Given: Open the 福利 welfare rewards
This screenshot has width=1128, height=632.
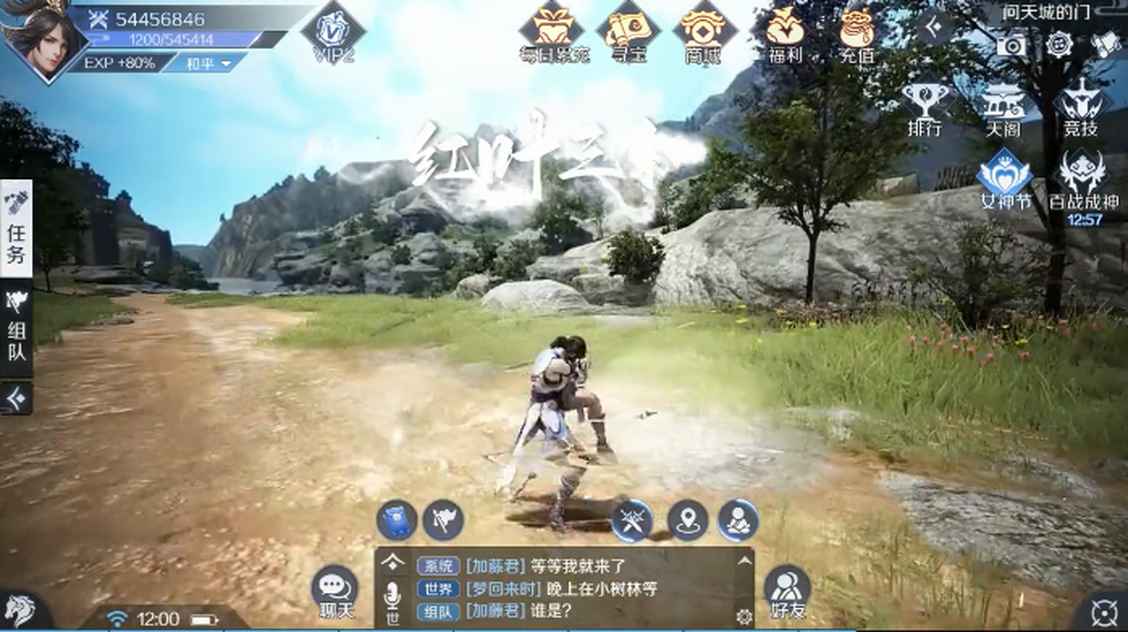Looking at the screenshot, I should 784,33.
